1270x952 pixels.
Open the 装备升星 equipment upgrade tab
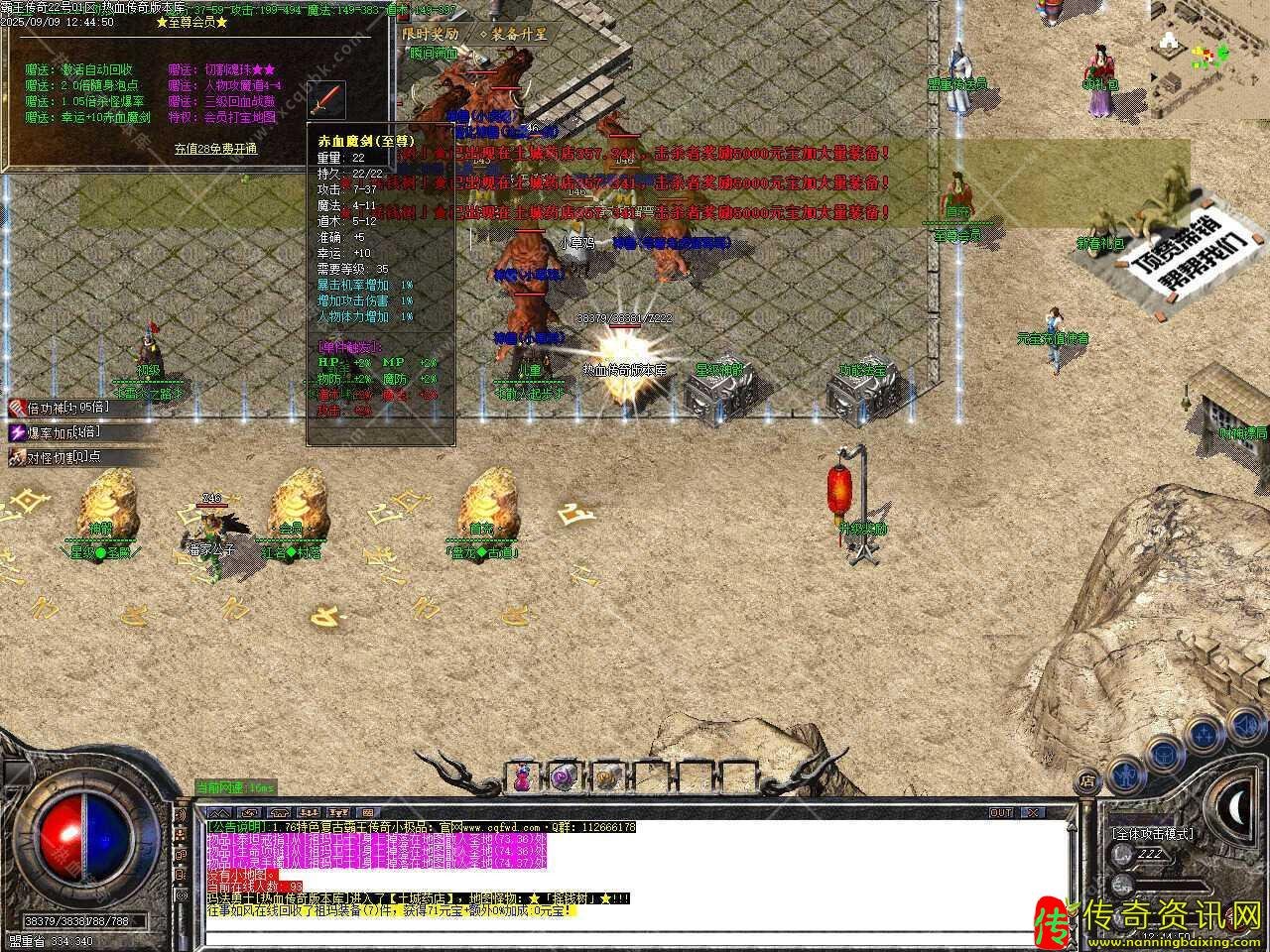point(513,34)
